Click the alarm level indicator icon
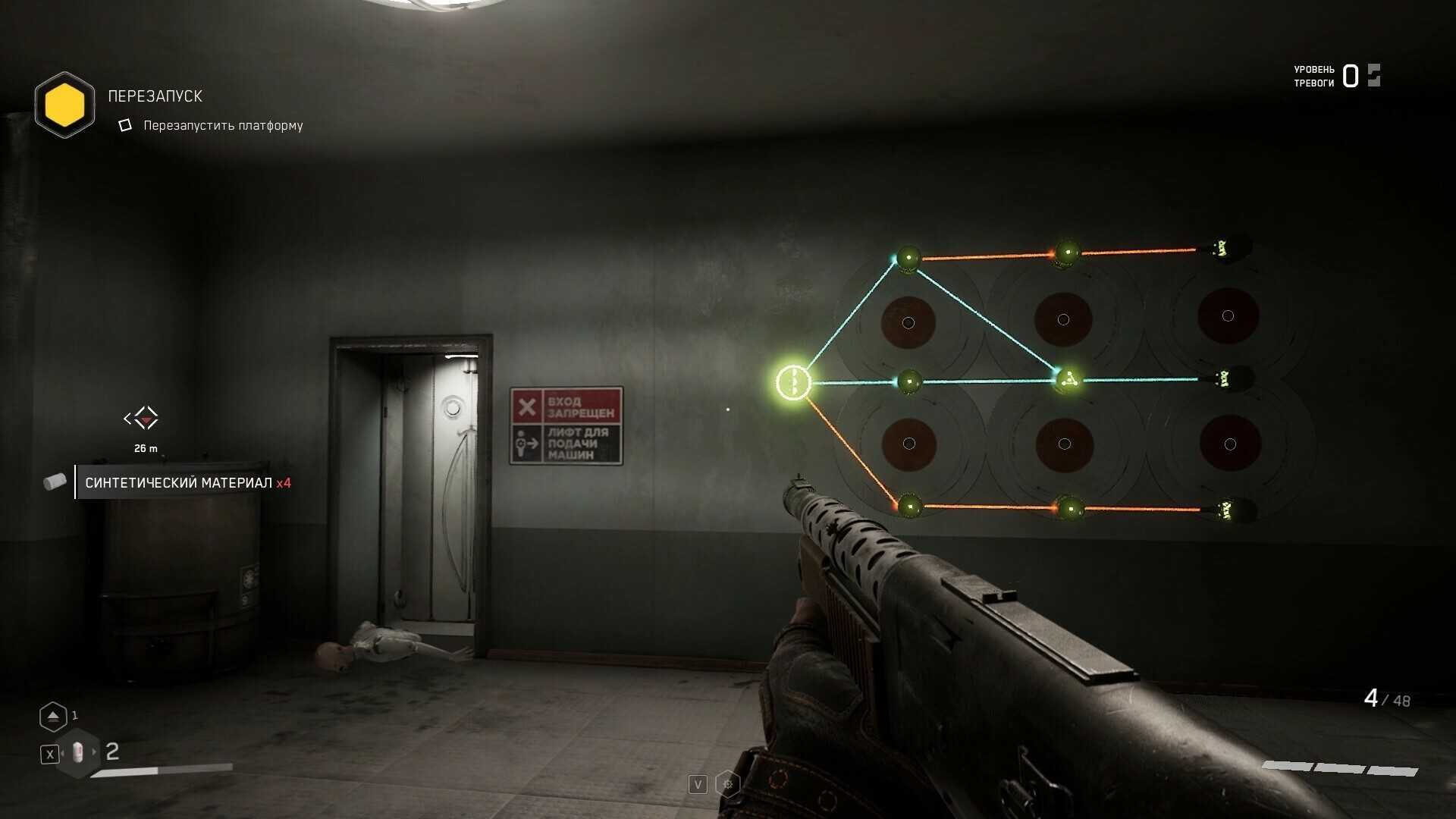Viewport: 1456px width, 819px height. (1373, 76)
